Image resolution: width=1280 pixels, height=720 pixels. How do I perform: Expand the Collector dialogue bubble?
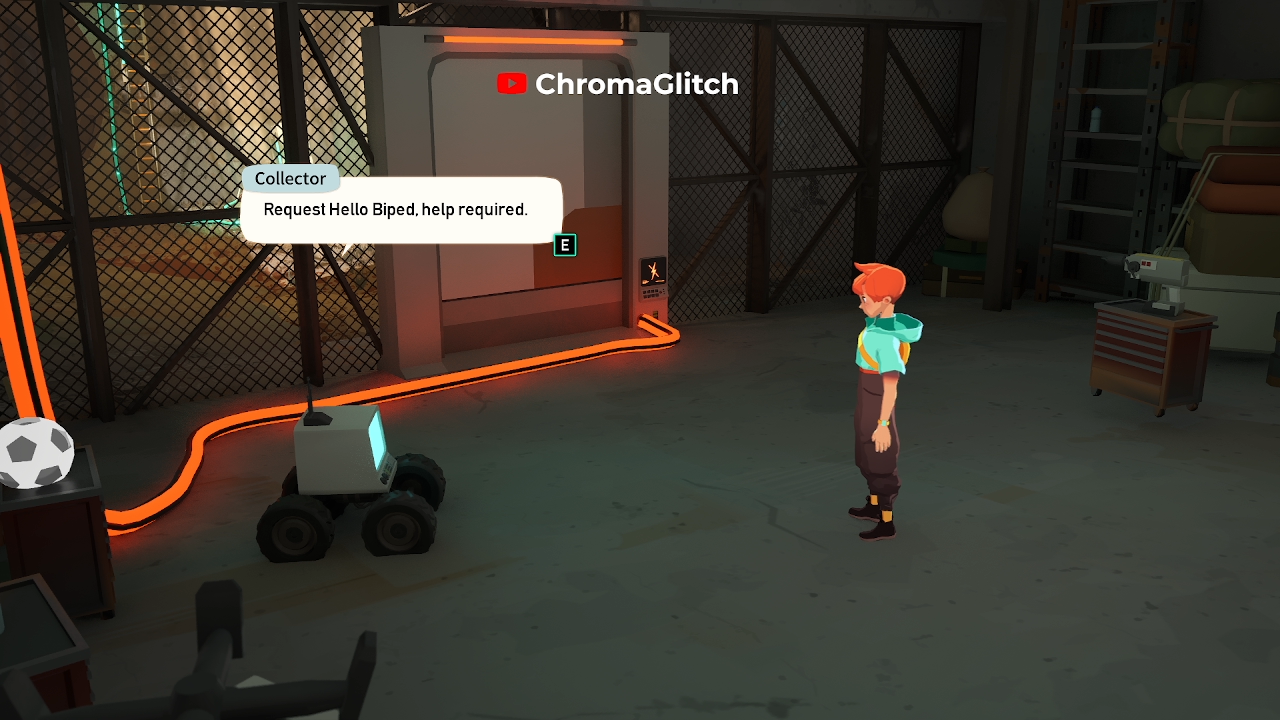coord(400,210)
